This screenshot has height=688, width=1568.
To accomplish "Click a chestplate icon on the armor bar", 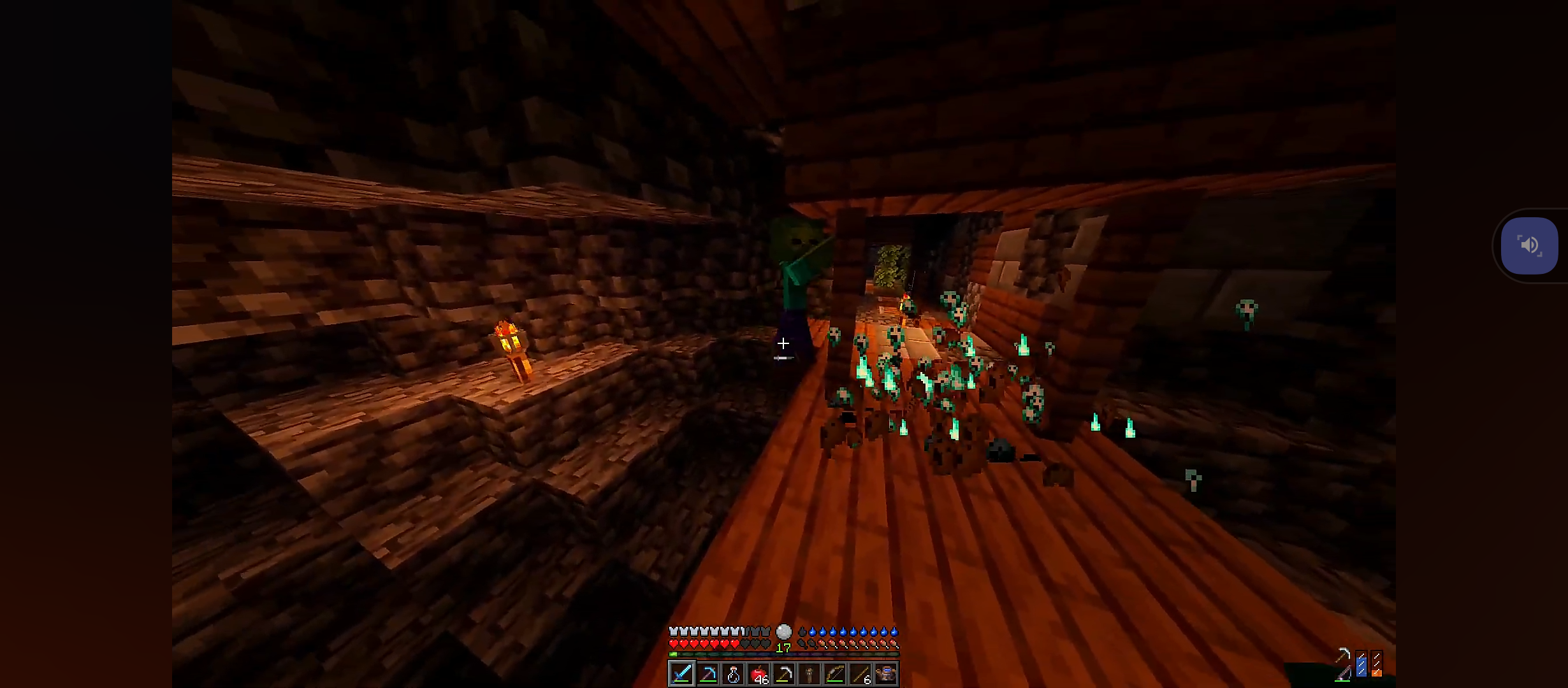I will [674, 631].
